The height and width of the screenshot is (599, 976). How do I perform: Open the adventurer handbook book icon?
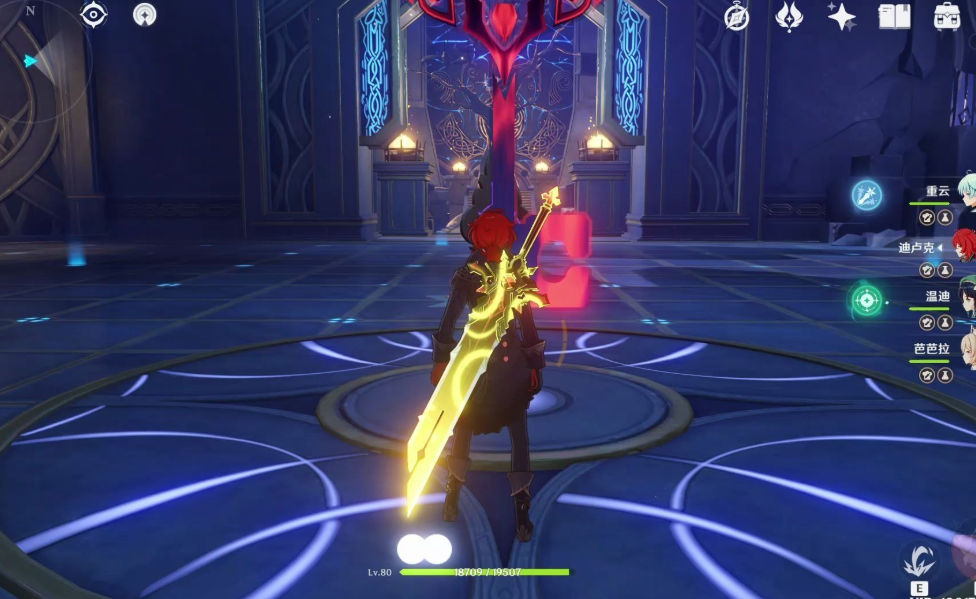click(893, 16)
